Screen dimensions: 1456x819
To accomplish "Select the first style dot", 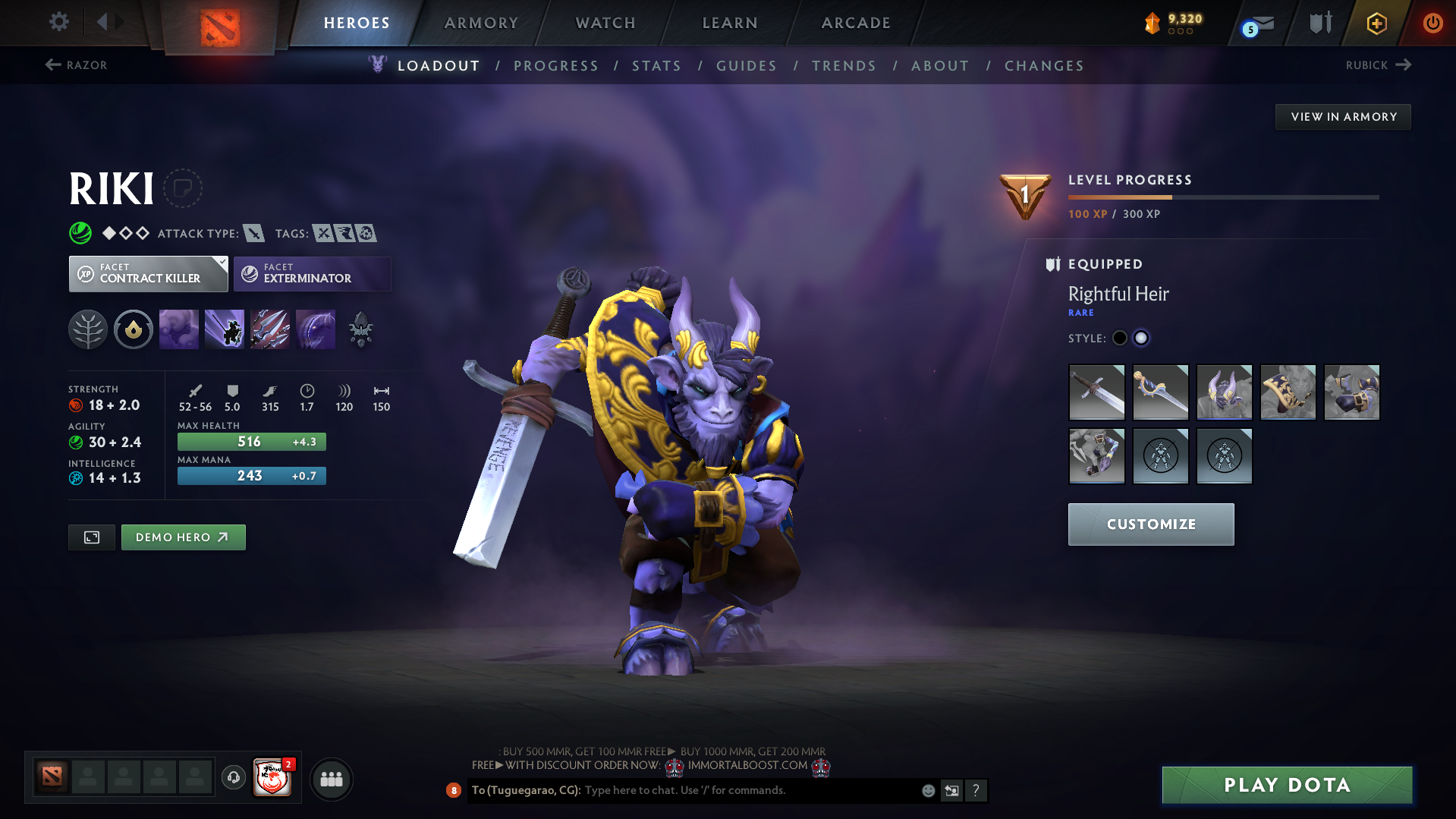I will (1119, 338).
